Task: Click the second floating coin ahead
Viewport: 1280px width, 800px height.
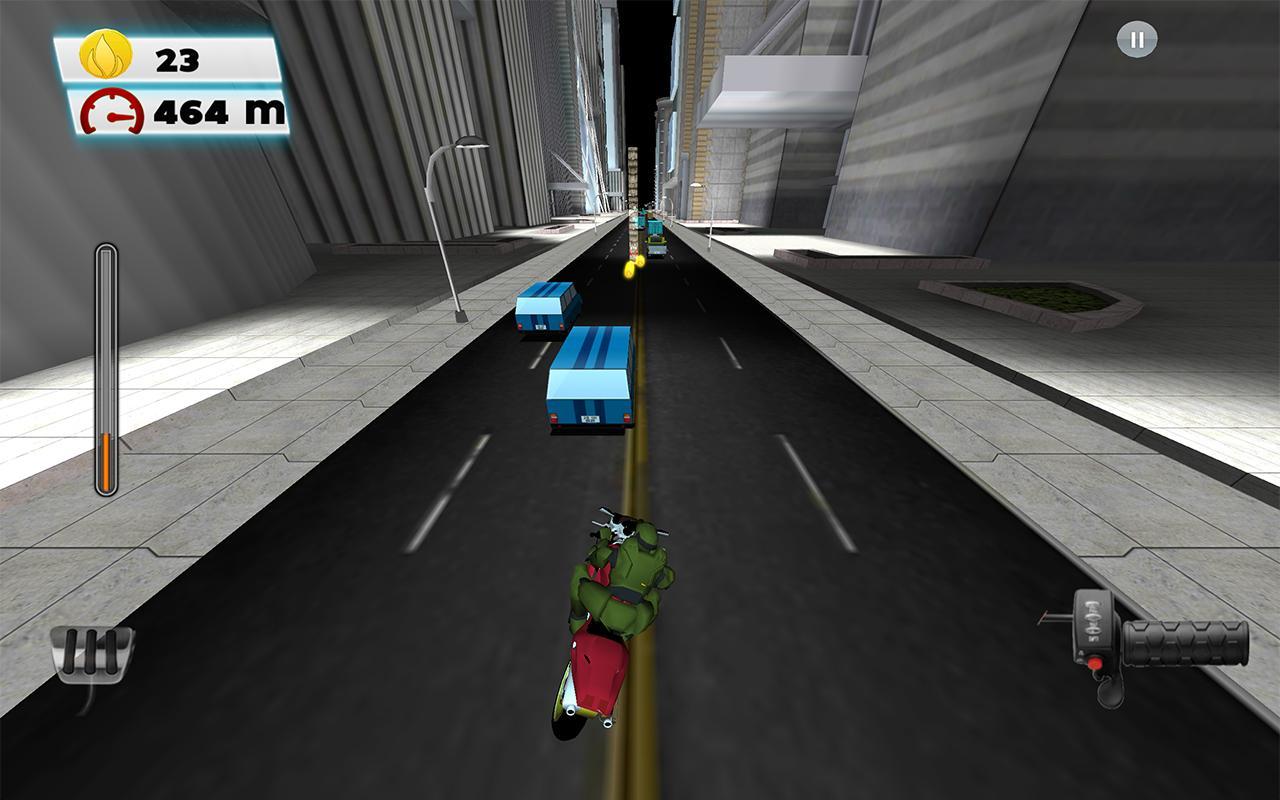Action: [x=640, y=261]
